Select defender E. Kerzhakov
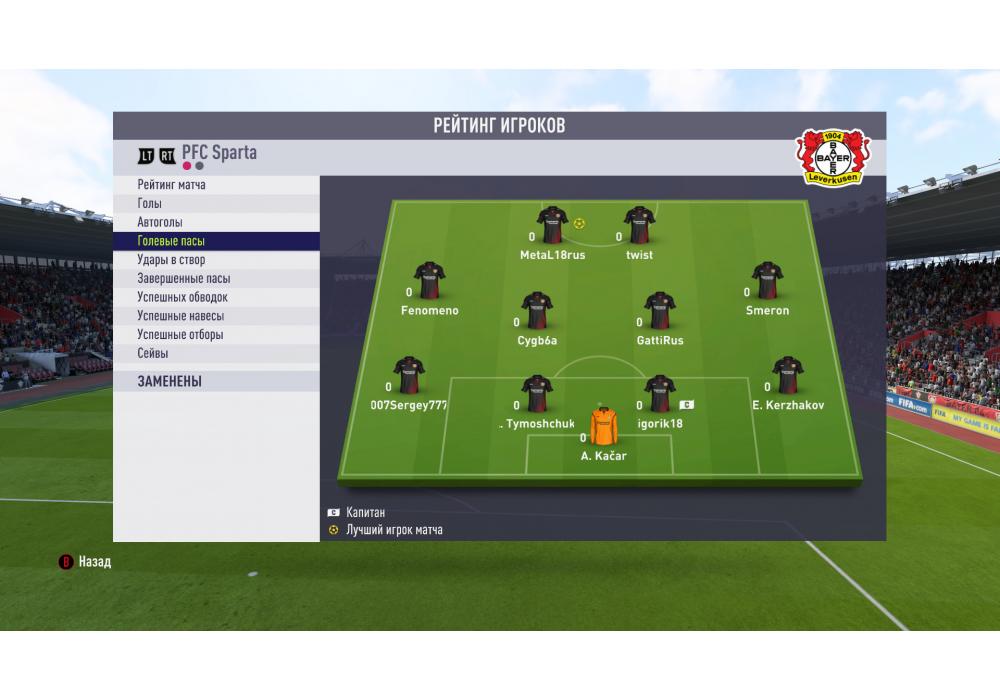Viewport: 1000px width, 700px height. click(787, 376)
